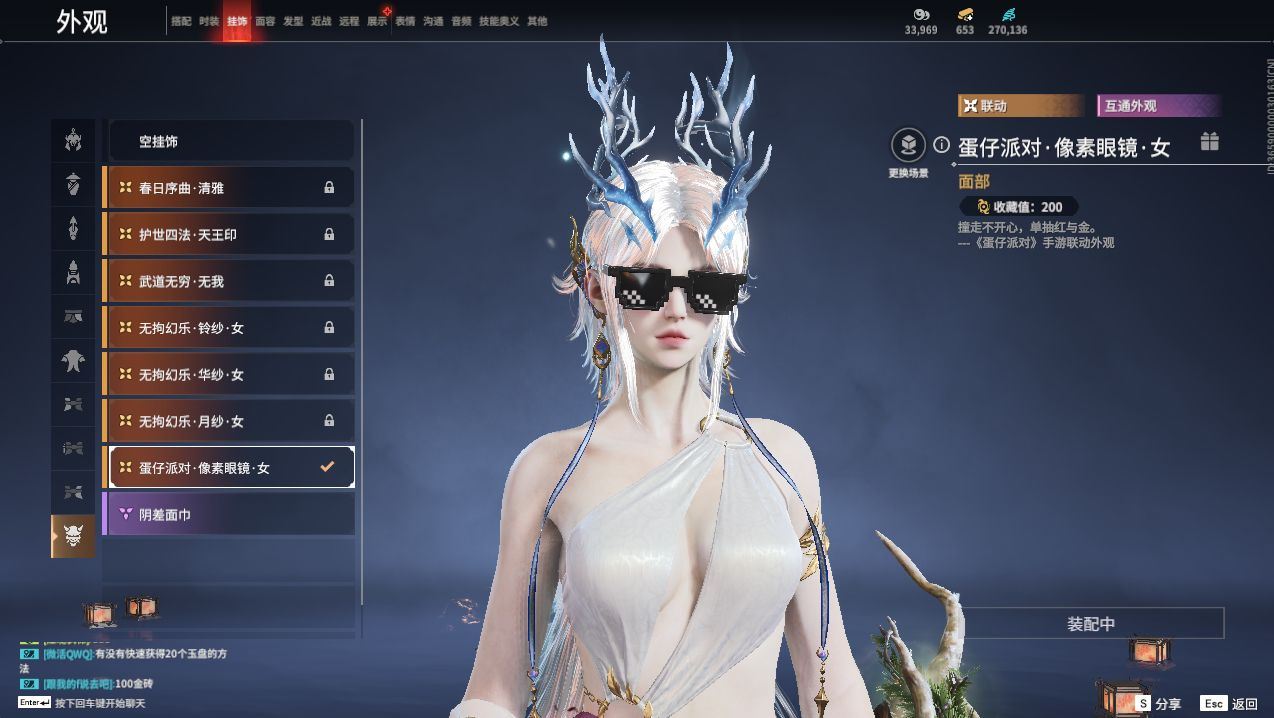Choose the 阴差面巾 face accessory
The image size is (1274, 718).
point(230,515)
